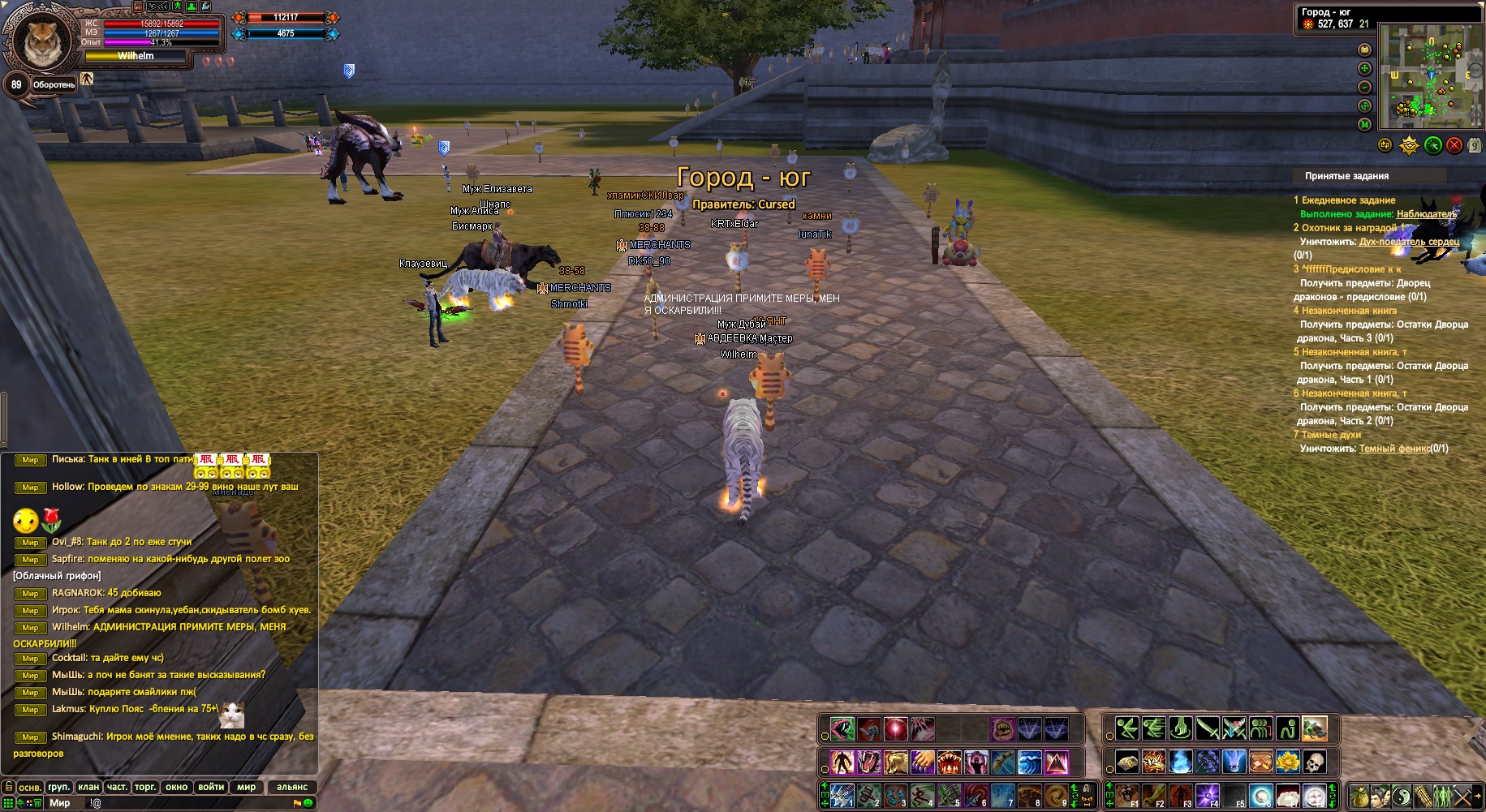The image size is (1486, 812).
Task: Switch chat to the 'груп.' tab
Action: pyautogui.click(x=59, y=787)
